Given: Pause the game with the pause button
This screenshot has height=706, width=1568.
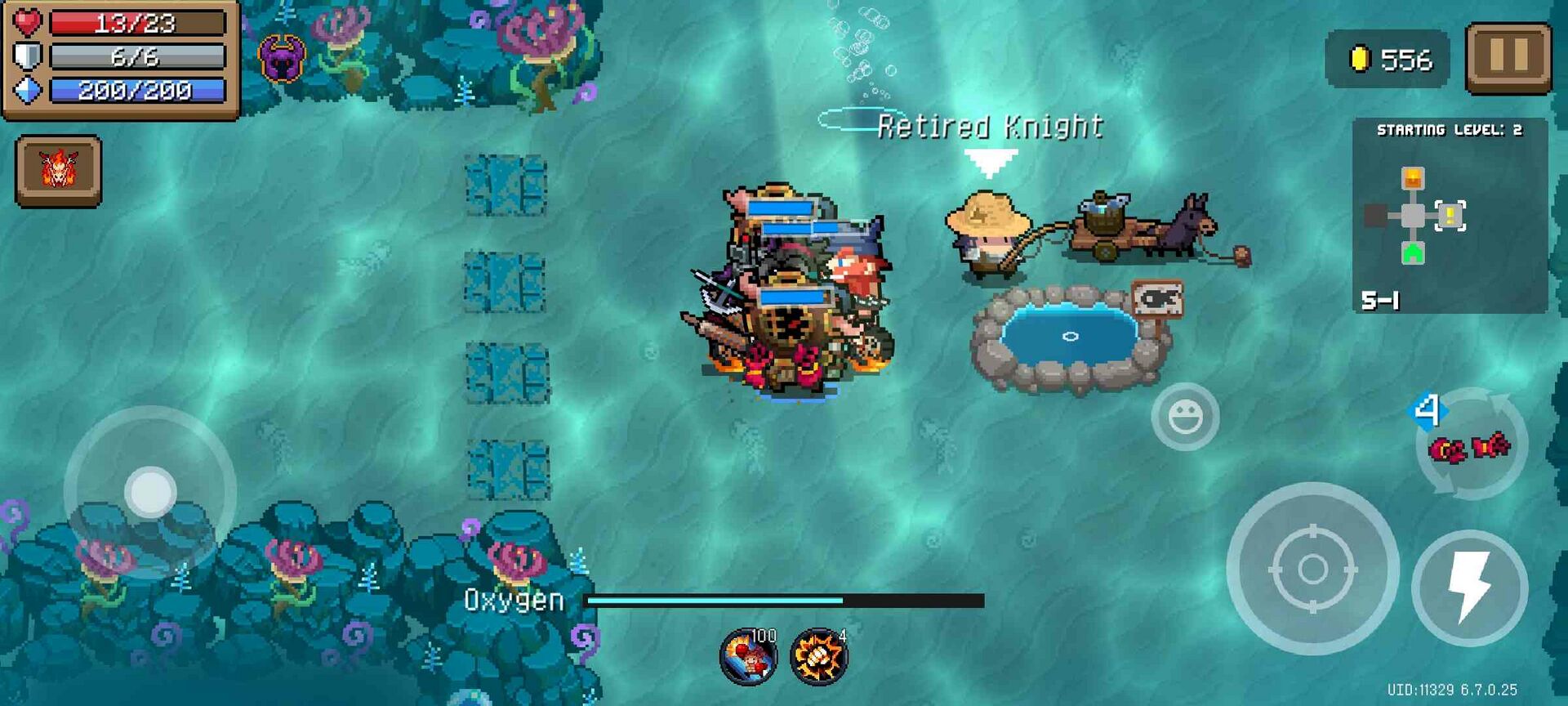Looking at the screenshot, I should 1508,57.
